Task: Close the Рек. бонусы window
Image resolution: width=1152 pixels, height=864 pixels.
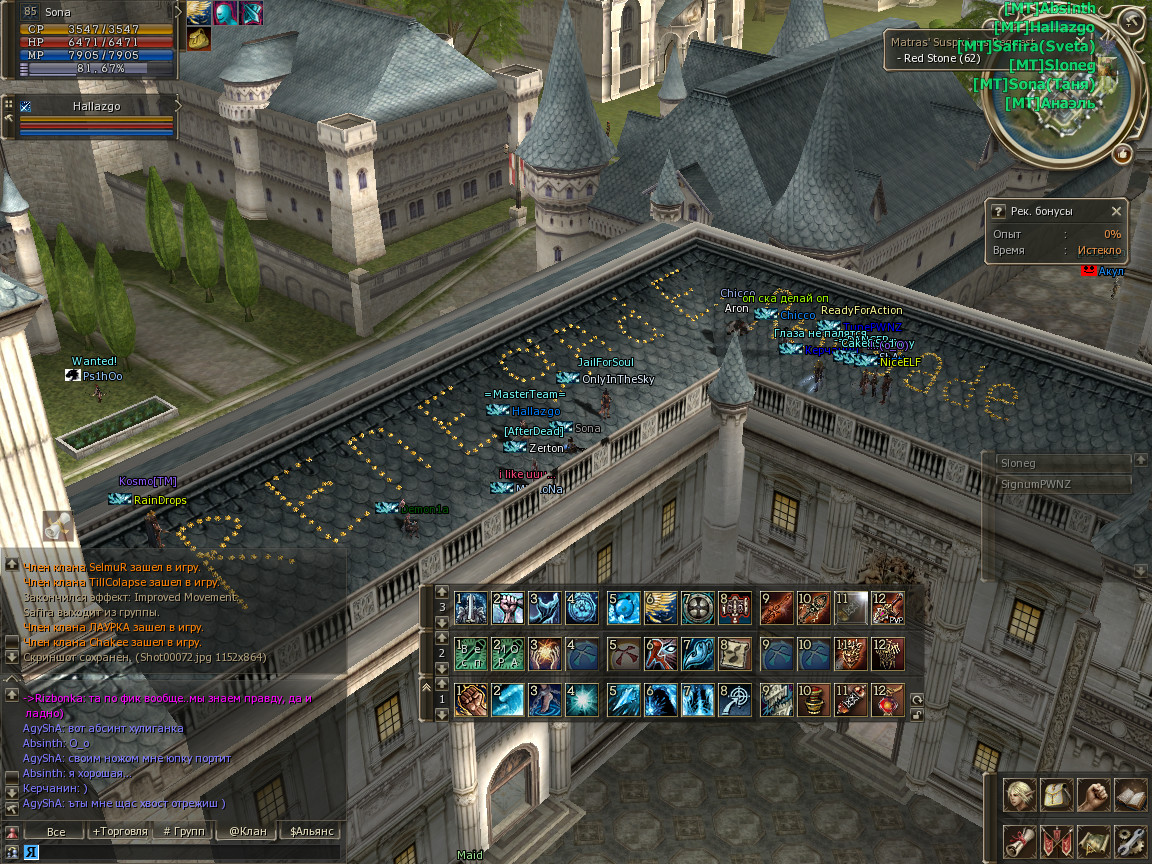Action: tap(1116, 211)
